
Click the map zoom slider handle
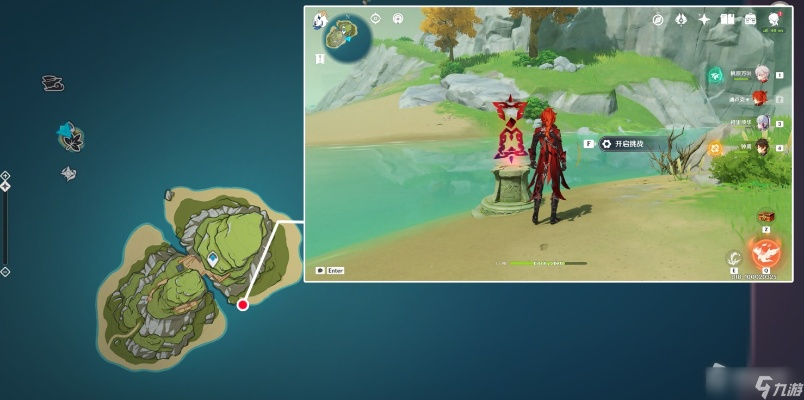(x=5, y=186)
